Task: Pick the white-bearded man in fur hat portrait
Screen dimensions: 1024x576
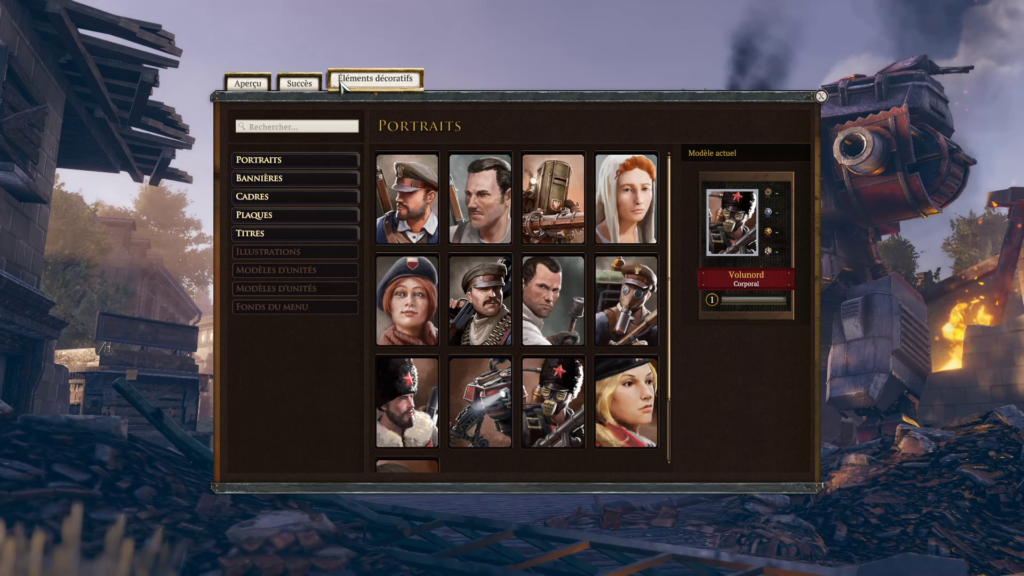Action: (407, 402)
